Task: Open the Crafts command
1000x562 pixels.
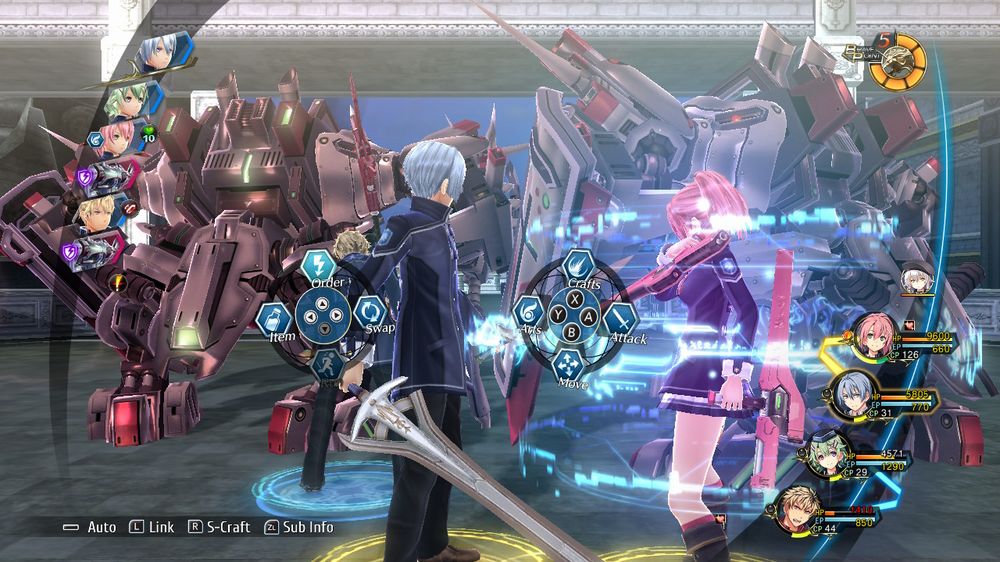Action: tap(578, 266)
